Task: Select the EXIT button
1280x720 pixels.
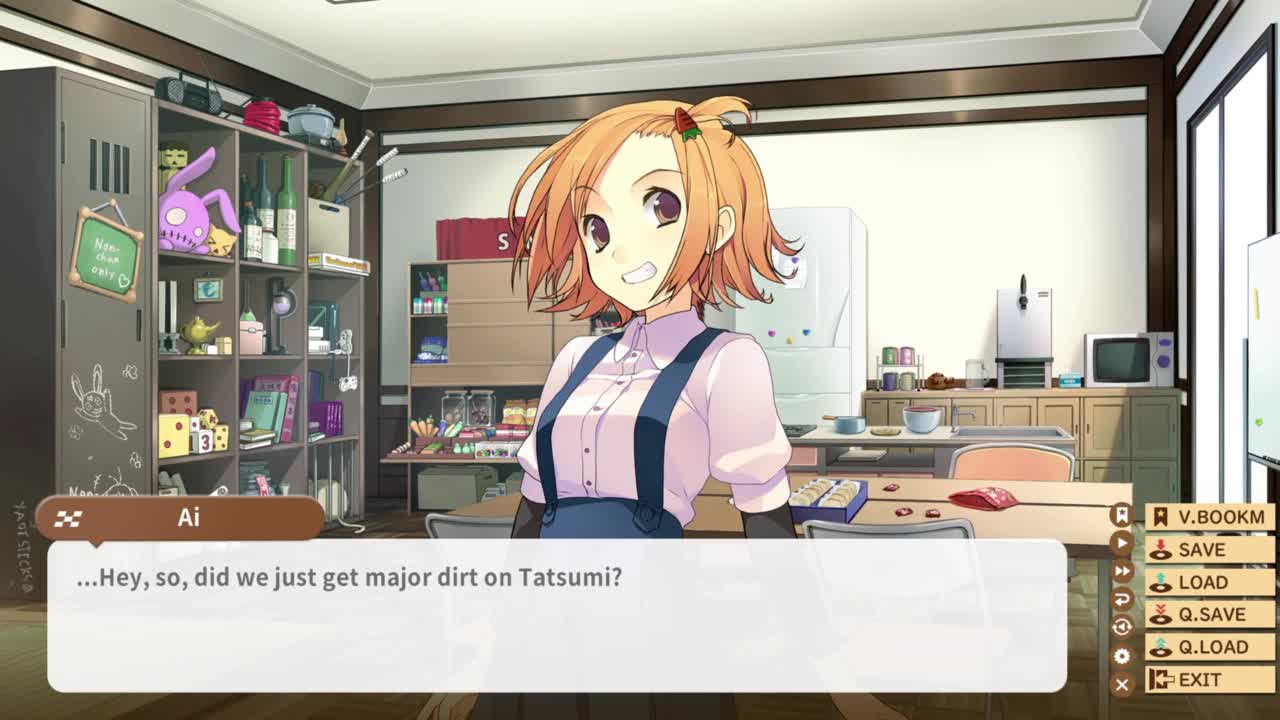Action: (x=1209, y=680)
